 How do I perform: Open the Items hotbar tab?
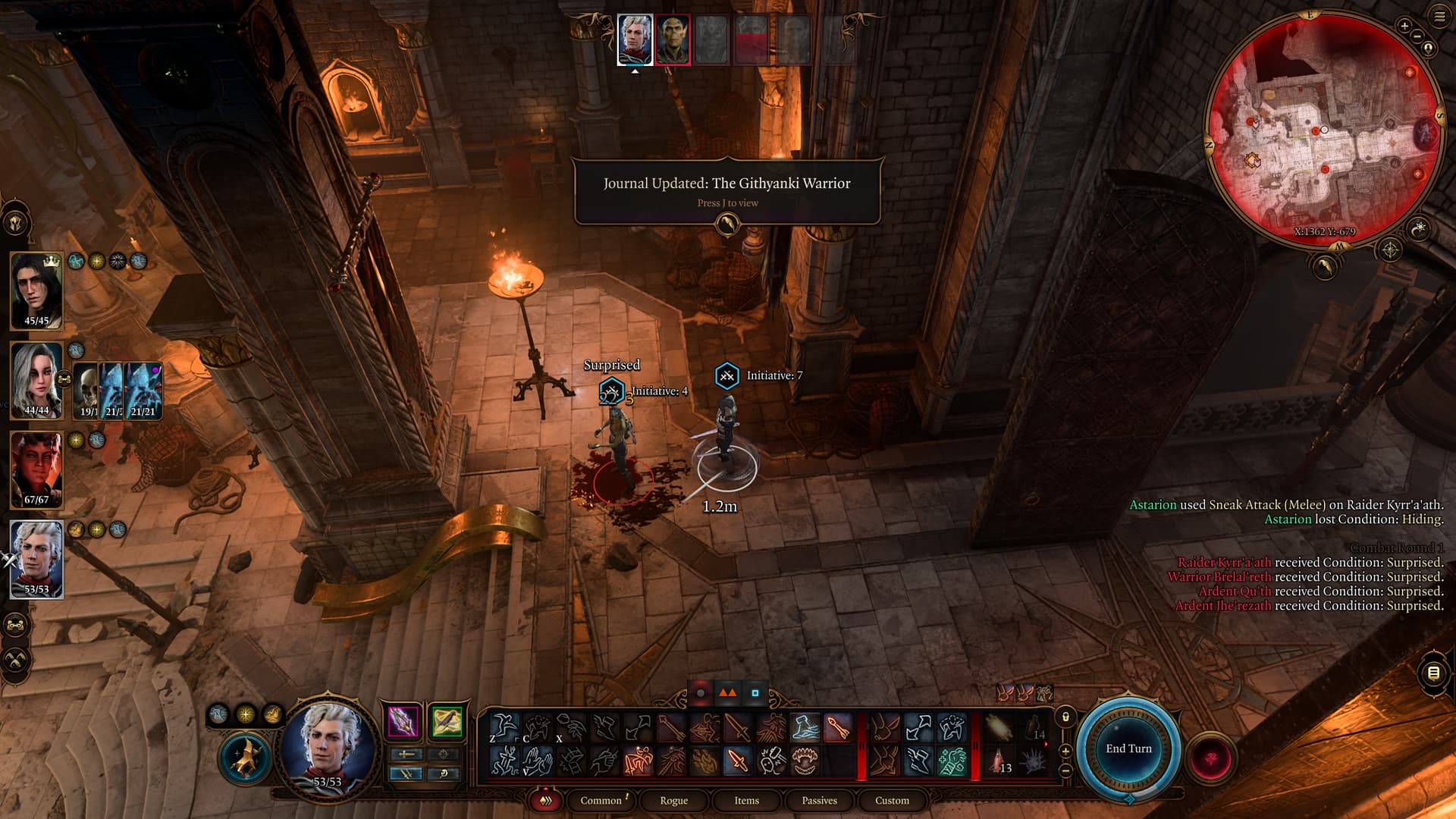point(746,800)
